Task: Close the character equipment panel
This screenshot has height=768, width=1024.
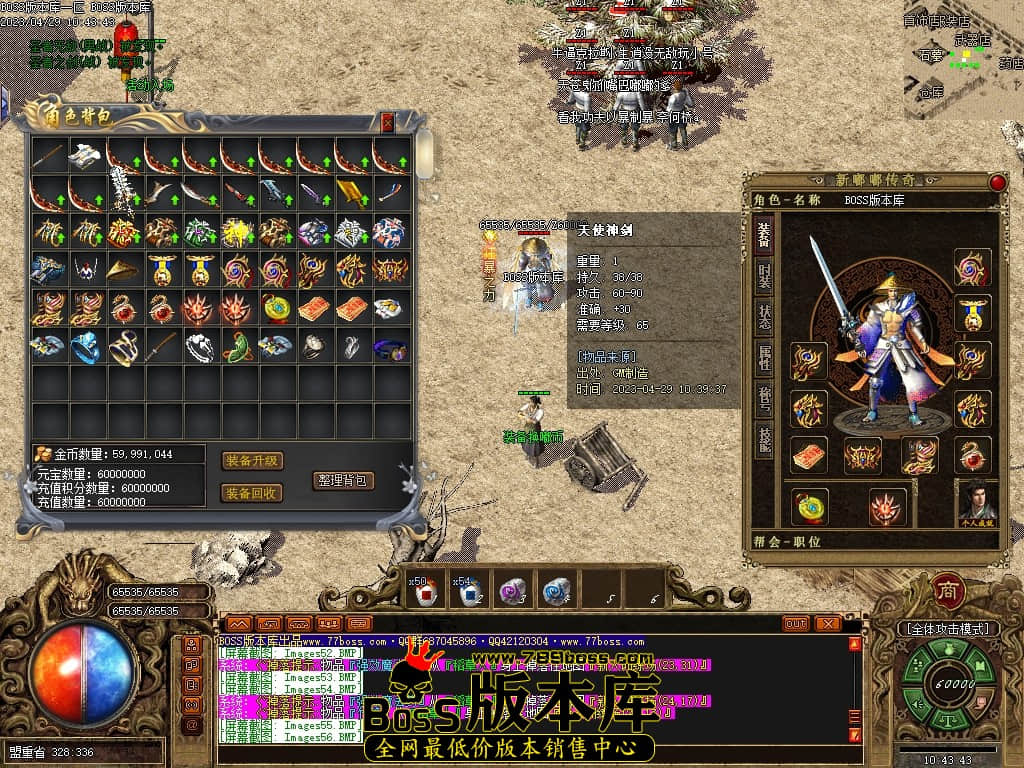Action: point(997,182)
